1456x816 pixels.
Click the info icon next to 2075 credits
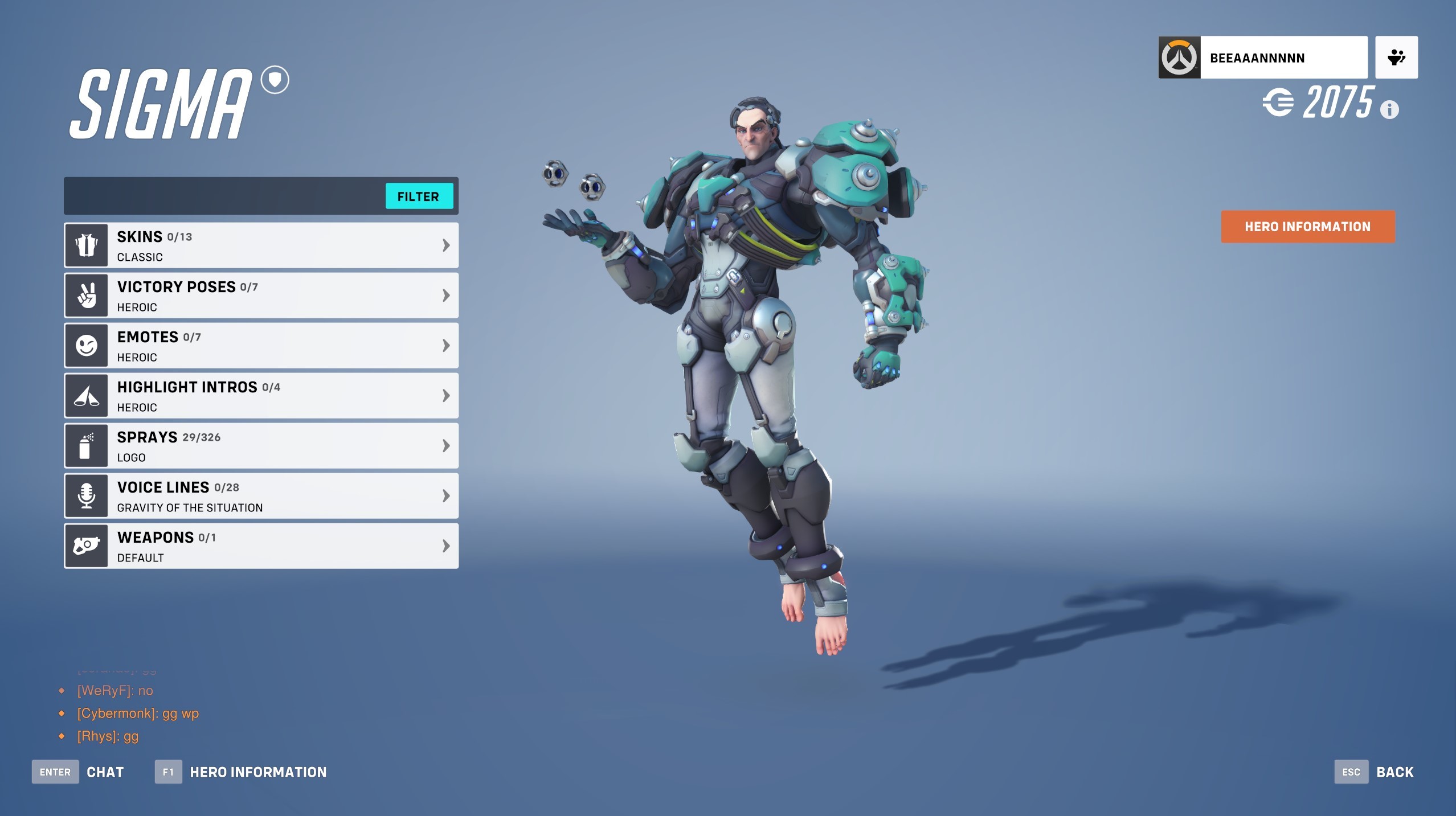pos(1390,109)
